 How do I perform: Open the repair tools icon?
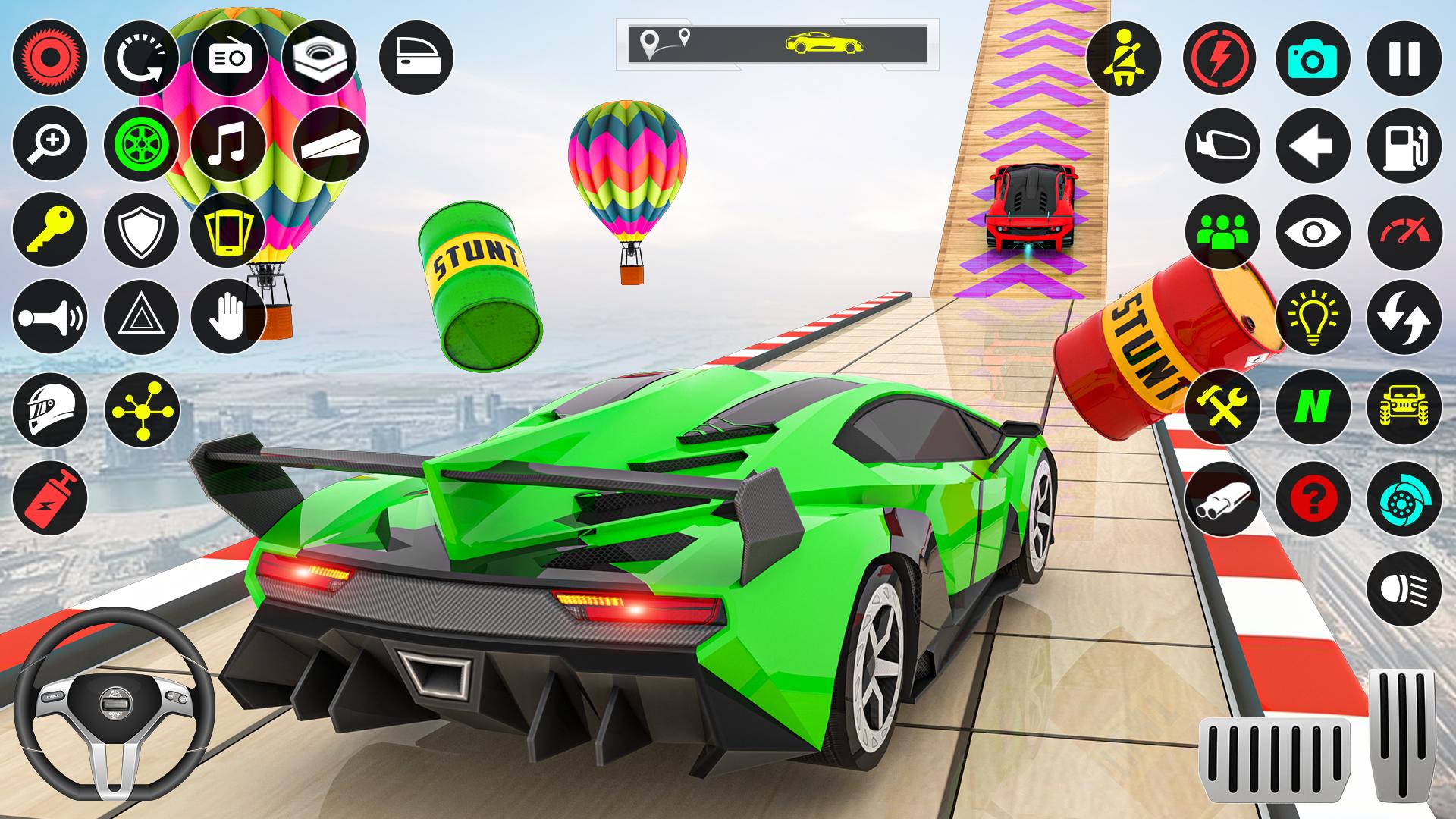click(1222, 408)
